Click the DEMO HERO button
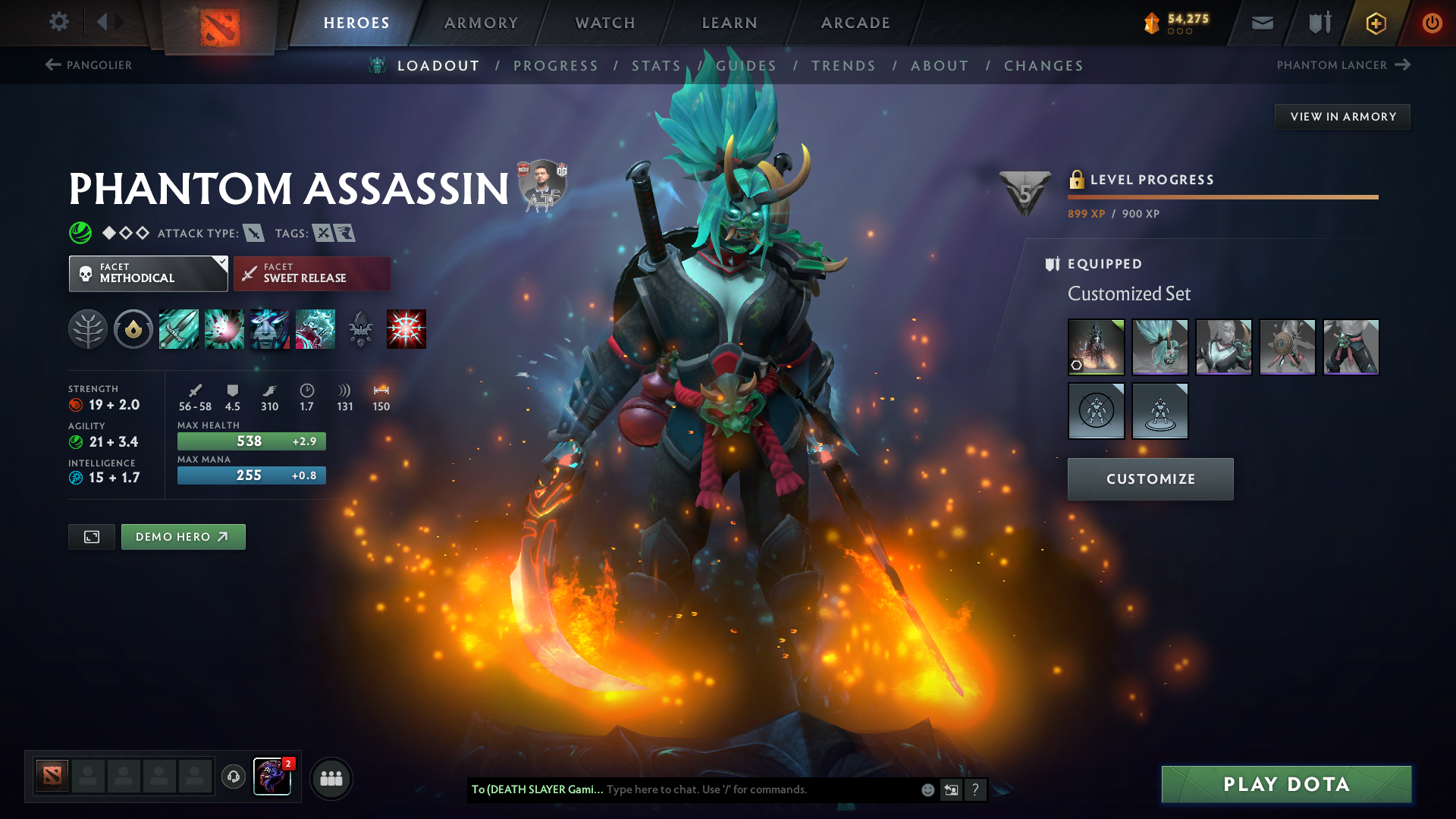The width and height of the screenshot is (1456, 819). (x=183, y=536)
